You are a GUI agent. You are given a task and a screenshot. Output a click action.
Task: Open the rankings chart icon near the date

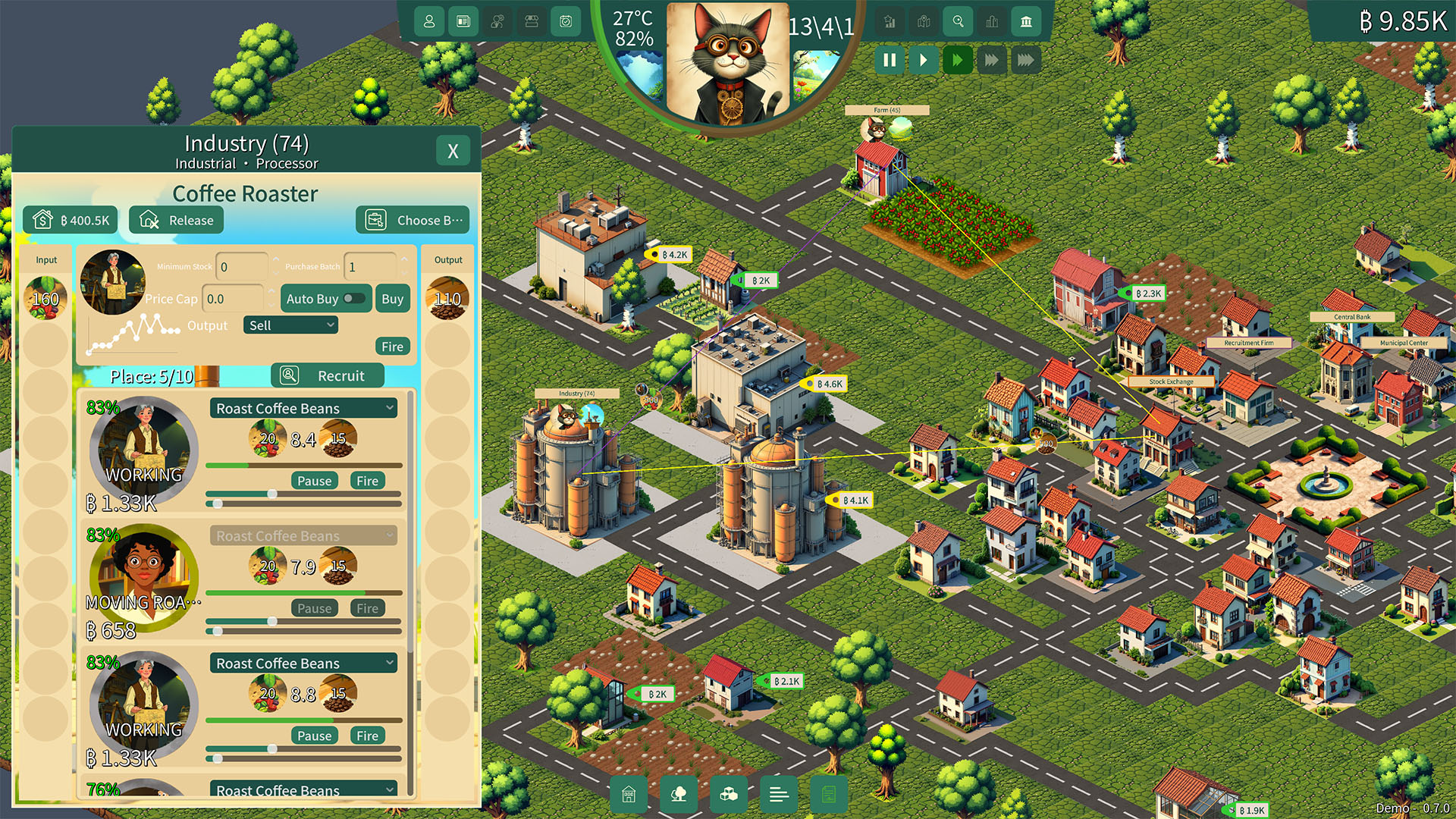(x=889, y=21)
